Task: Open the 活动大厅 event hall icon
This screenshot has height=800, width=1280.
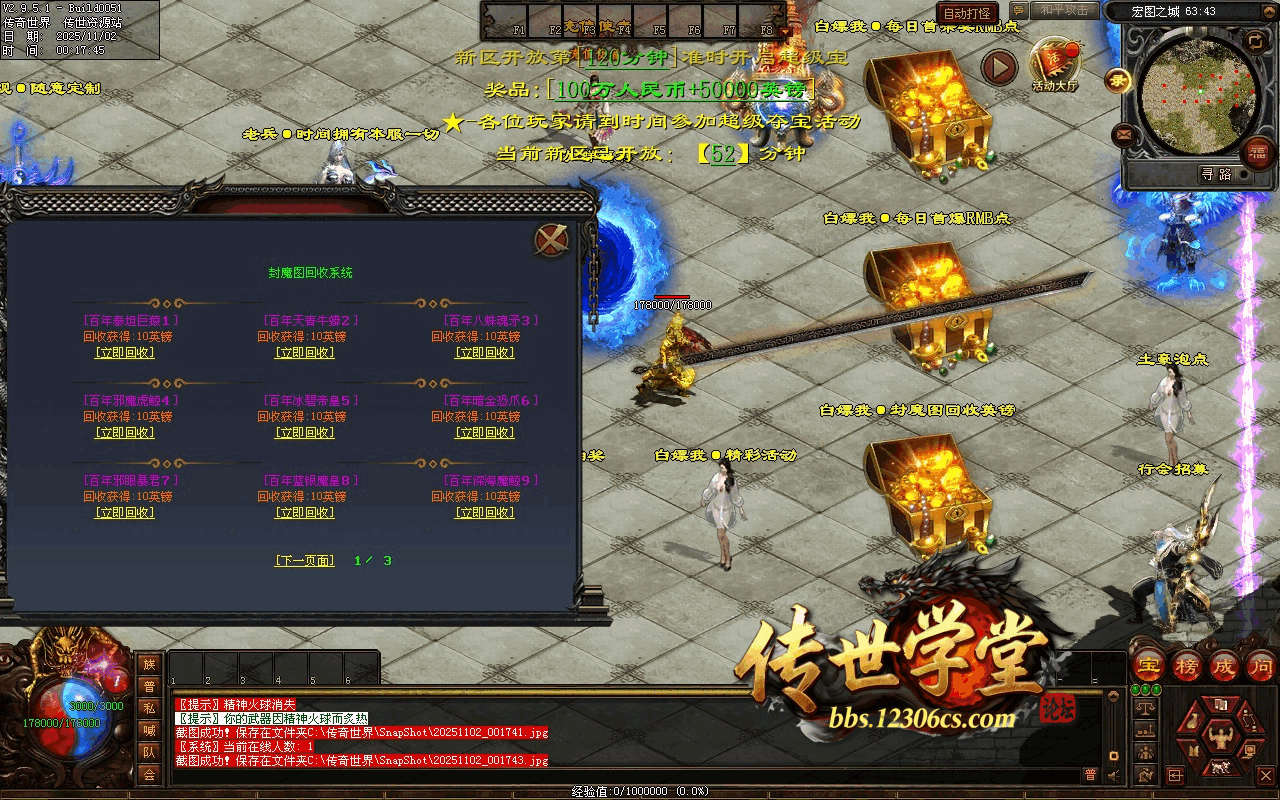Action: tap(1055, 65)
